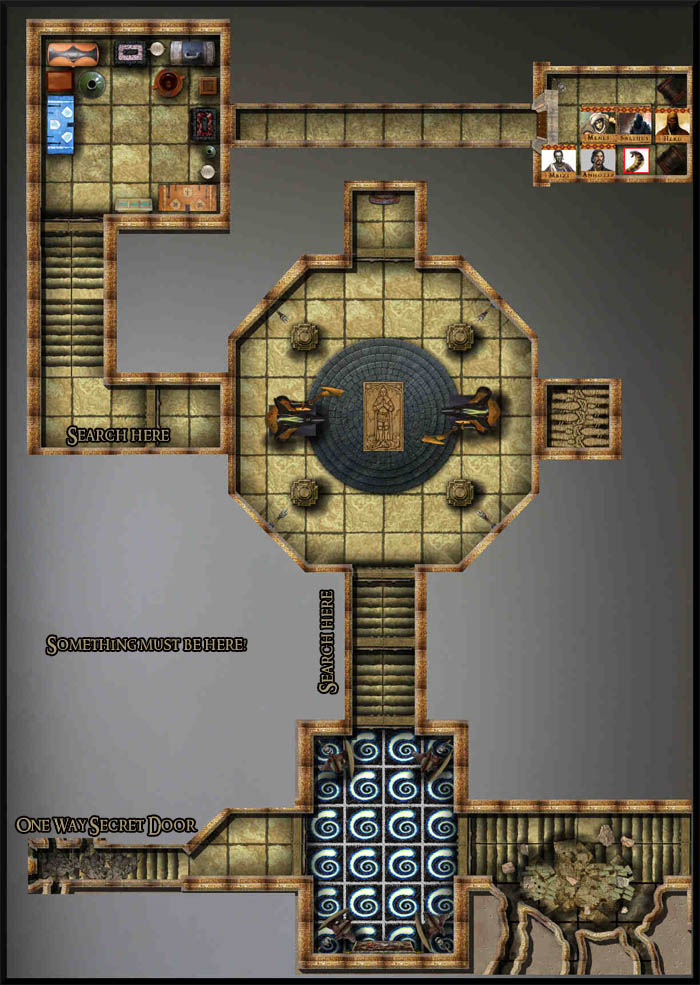Select the Menes character token

point(597,123)
